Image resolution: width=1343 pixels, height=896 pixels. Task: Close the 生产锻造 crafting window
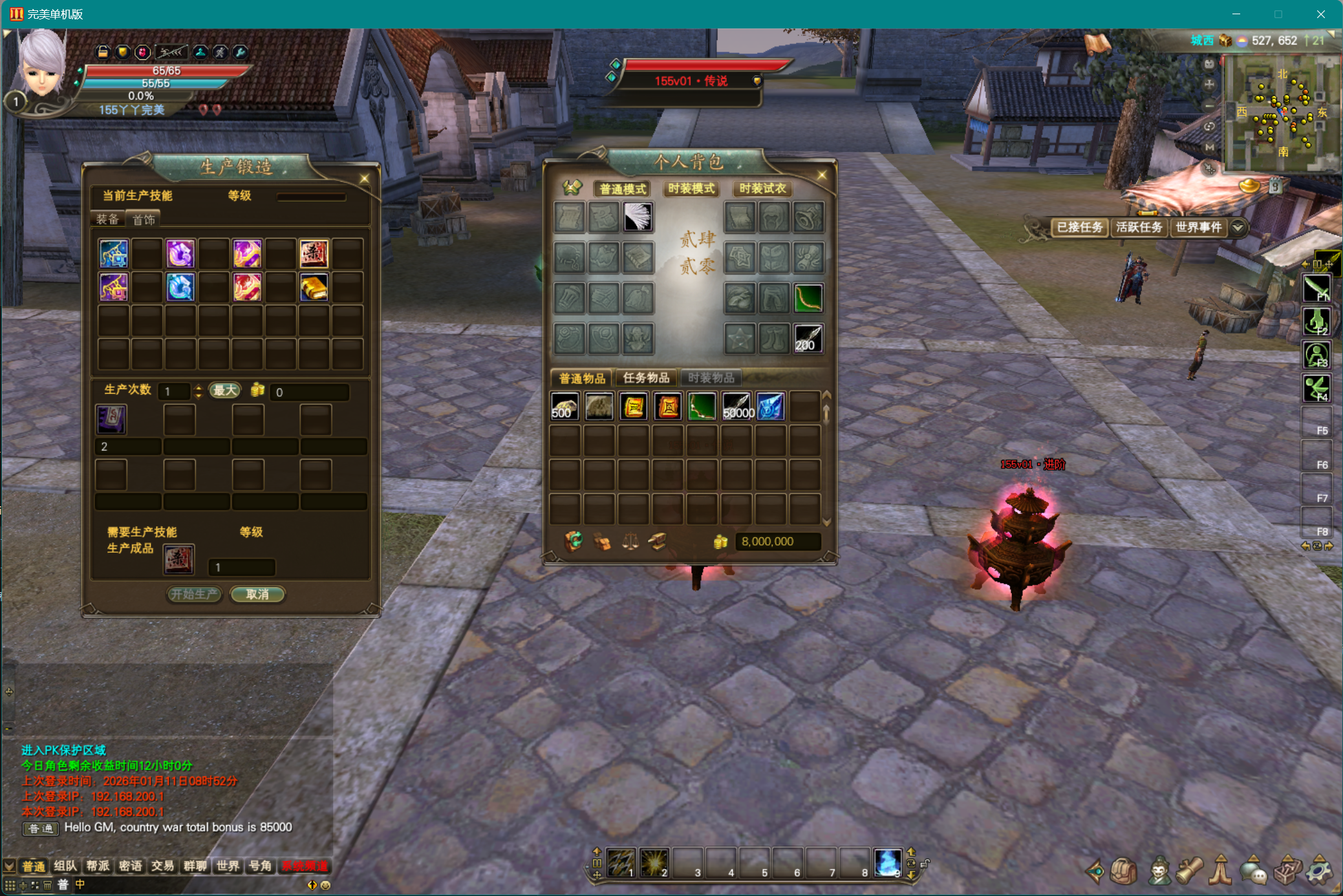[365, 178]
